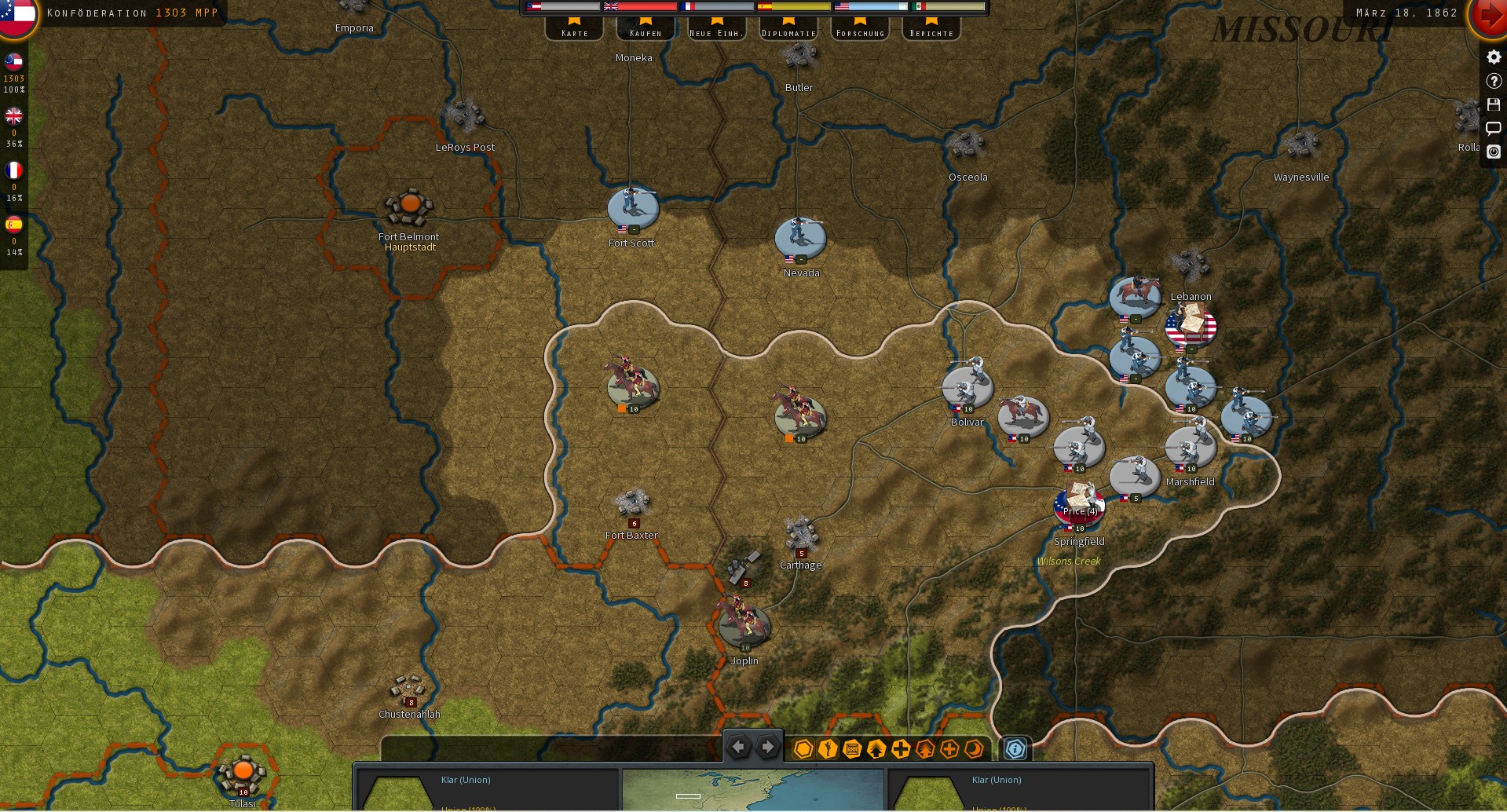This screenshot has height=812, width=1507.
Task: Open chat with the speech bubble icon
Action: 1492,128
